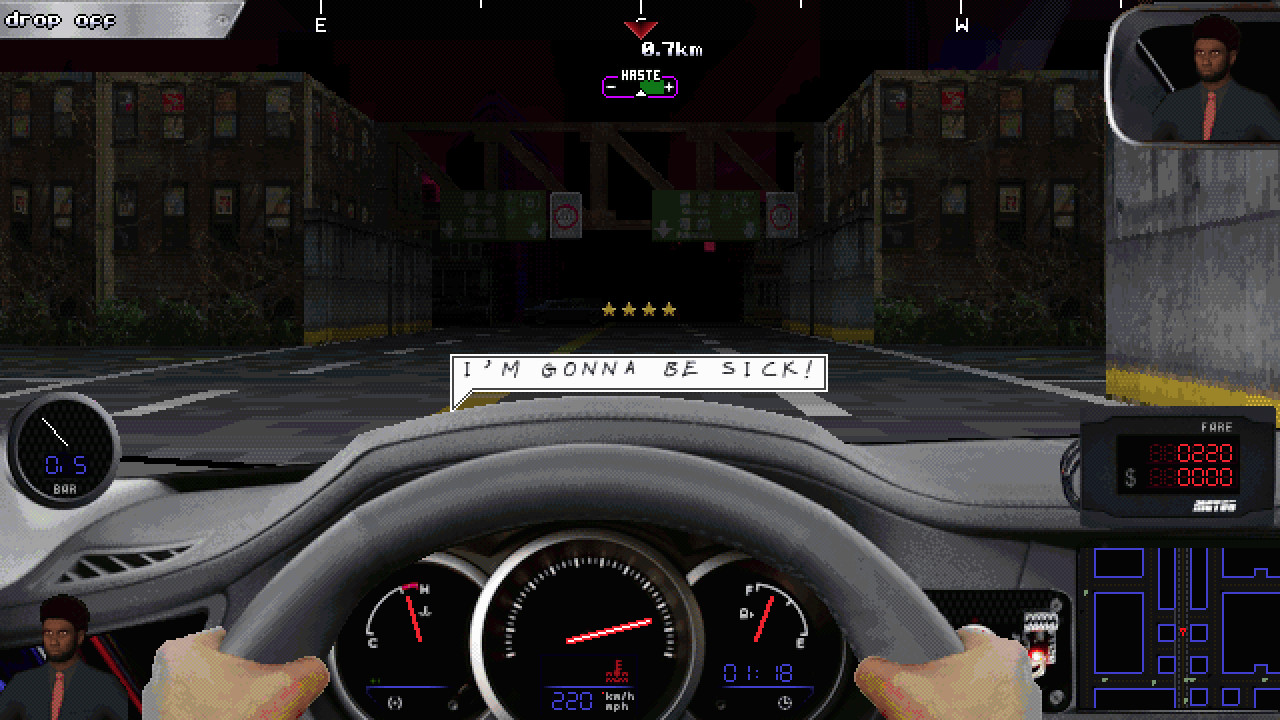This screenshot has height=720, width=1280.
Task: Click the engine temperature warning icon on speedometer
Action: tap(617, 672)
